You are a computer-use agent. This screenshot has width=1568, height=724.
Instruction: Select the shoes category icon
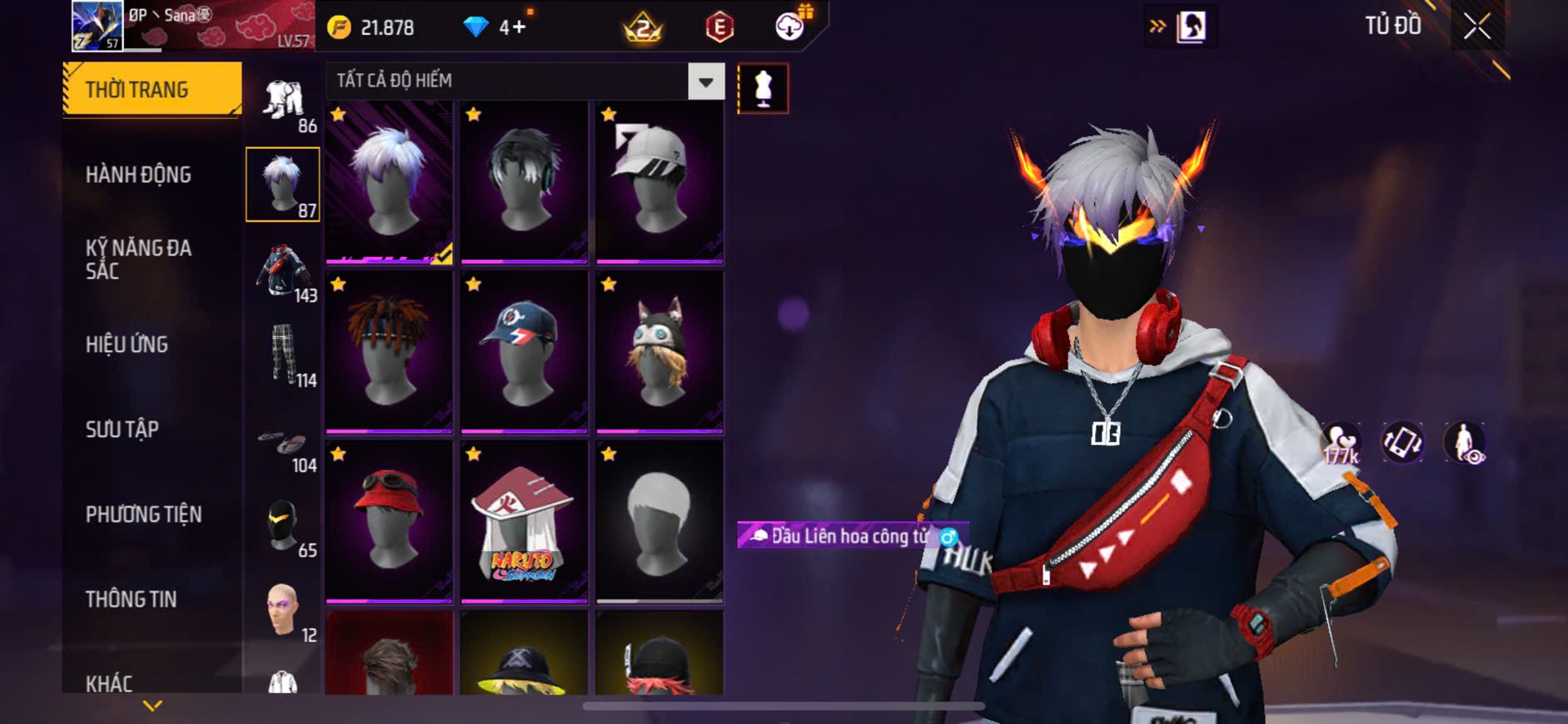click(x=283, y=443)
